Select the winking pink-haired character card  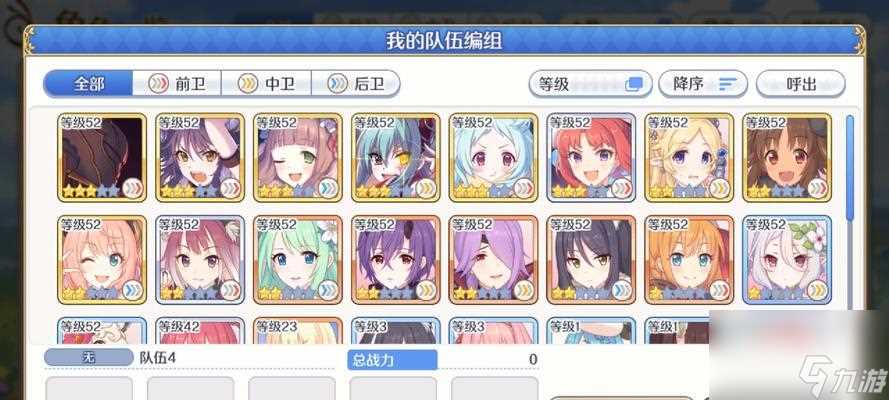[103, 258]
